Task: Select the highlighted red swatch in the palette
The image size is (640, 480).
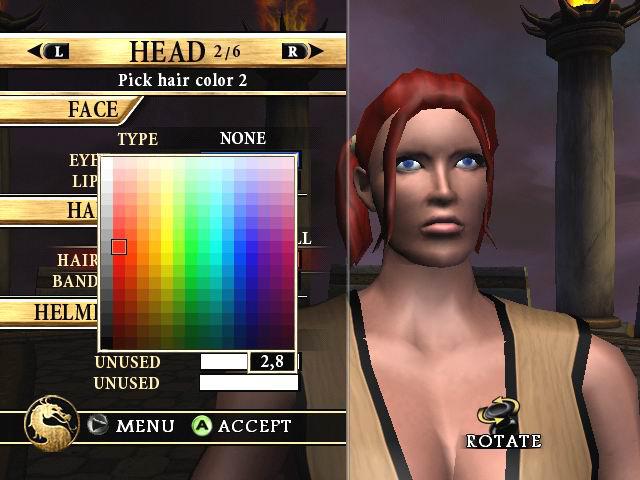Action: [119, 247]
